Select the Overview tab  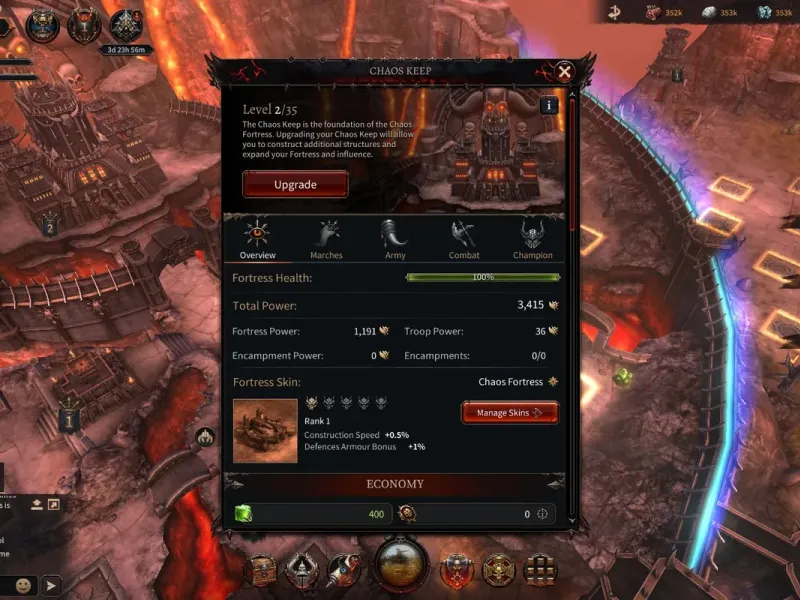(x=257, y=240)
